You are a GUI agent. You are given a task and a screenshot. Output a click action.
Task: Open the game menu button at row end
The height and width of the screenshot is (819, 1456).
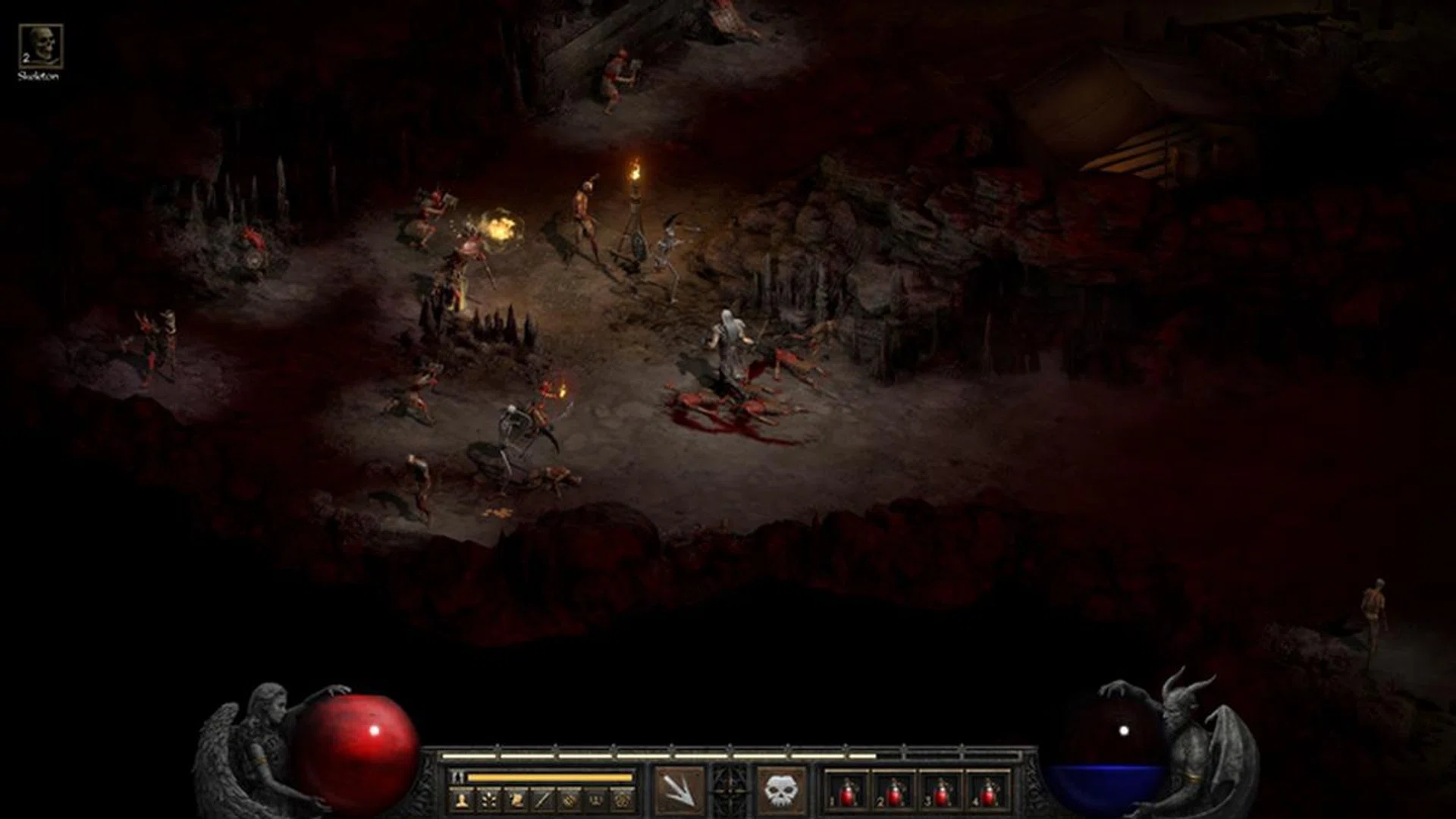[623, 799]
